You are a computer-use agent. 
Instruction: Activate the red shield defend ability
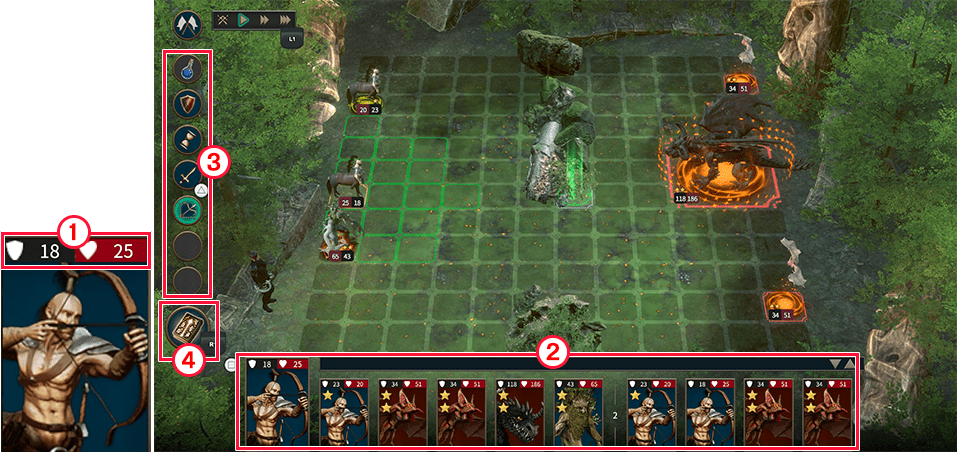188,103
